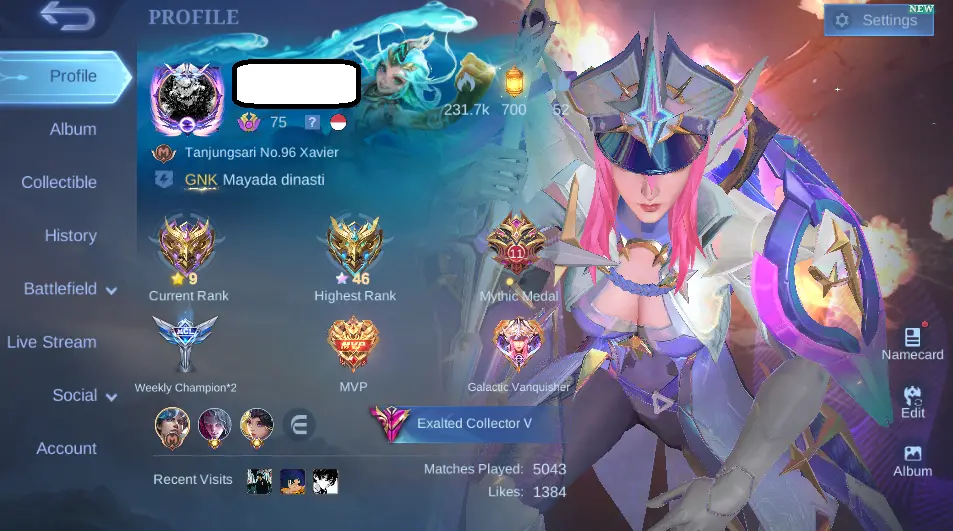Inspect the Galactic Vanquisher title badge
The image size is (953, 531).
coord(518,345)
